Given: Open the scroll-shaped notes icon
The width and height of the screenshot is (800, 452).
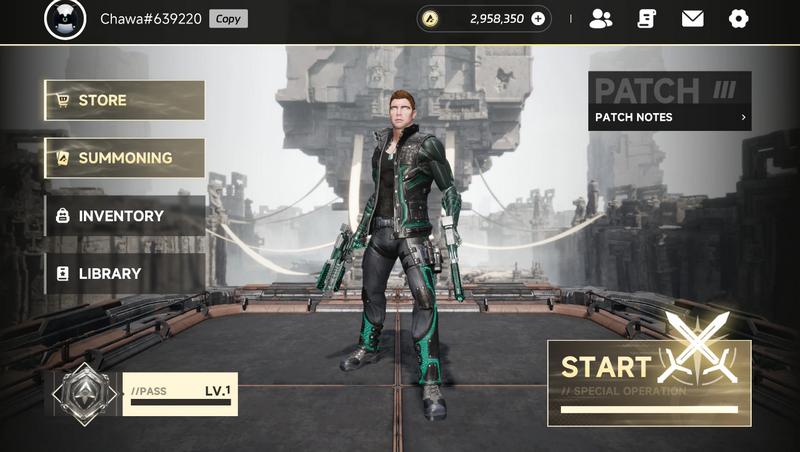Looking at the screenshot, I should point(647,18).
